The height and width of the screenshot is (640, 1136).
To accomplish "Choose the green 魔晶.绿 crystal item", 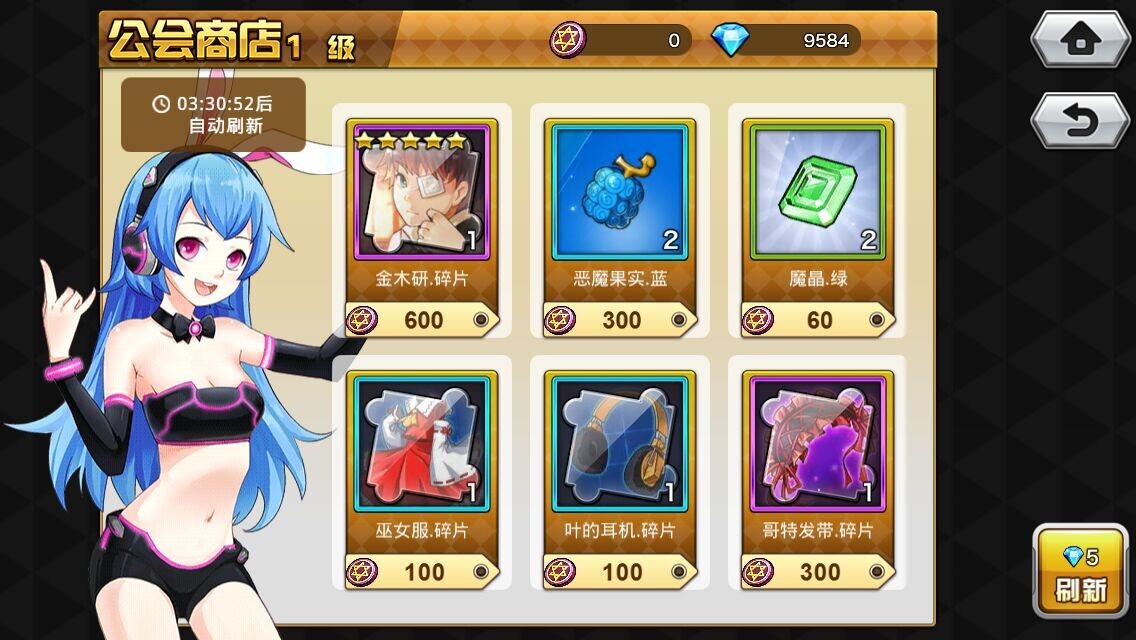I will coord(818,190).
